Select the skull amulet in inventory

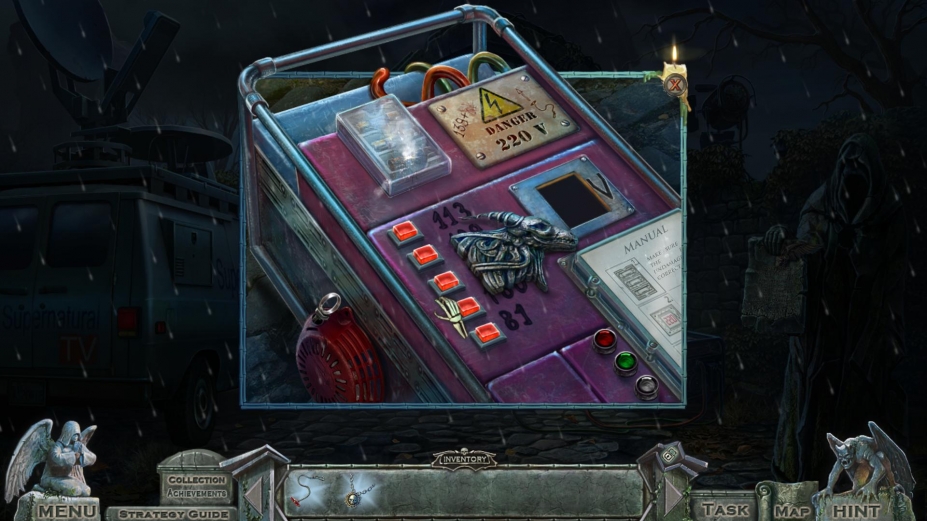[356, 492]
